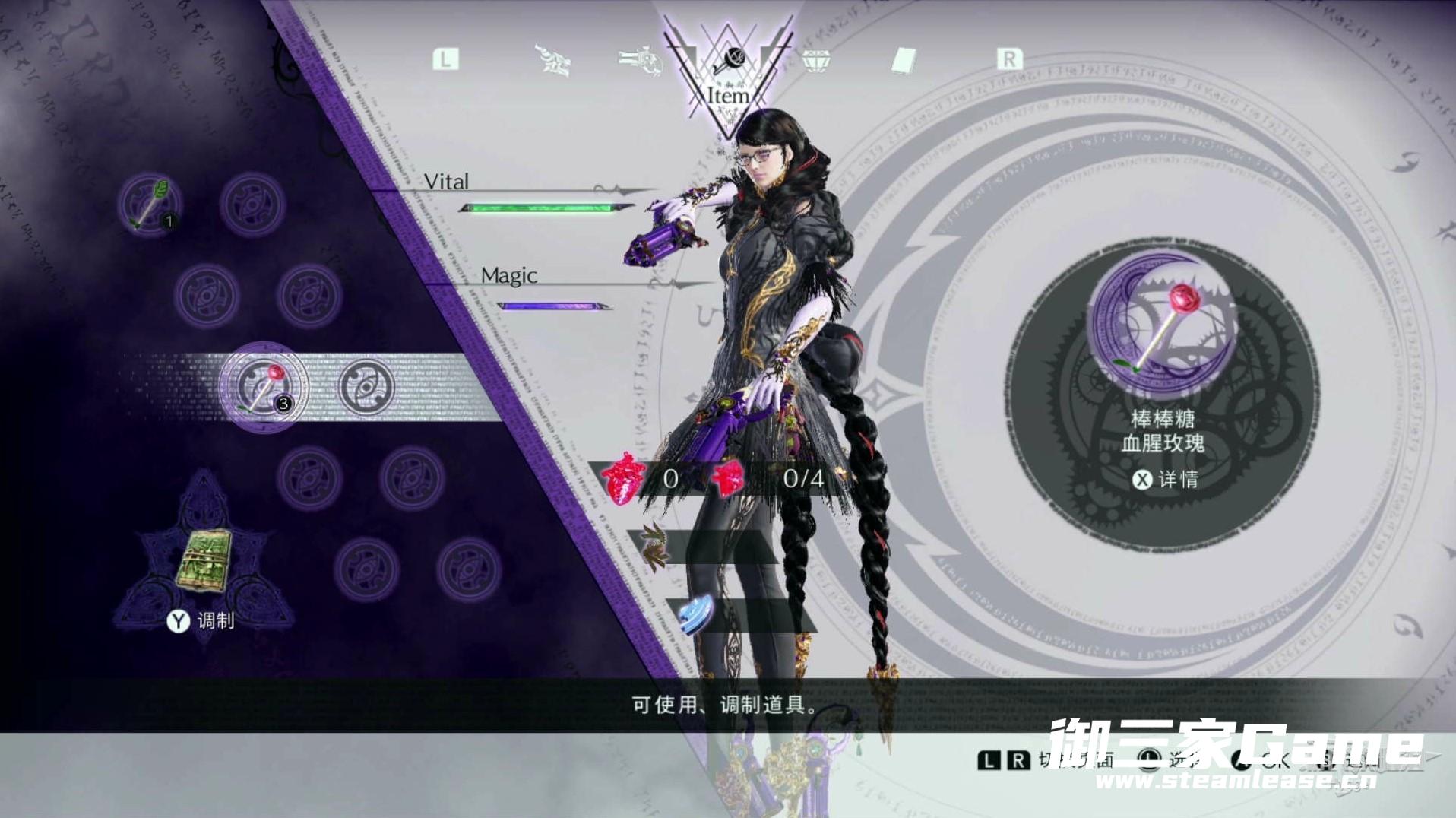Switch to the gem accessories tab

pos(817,59)
